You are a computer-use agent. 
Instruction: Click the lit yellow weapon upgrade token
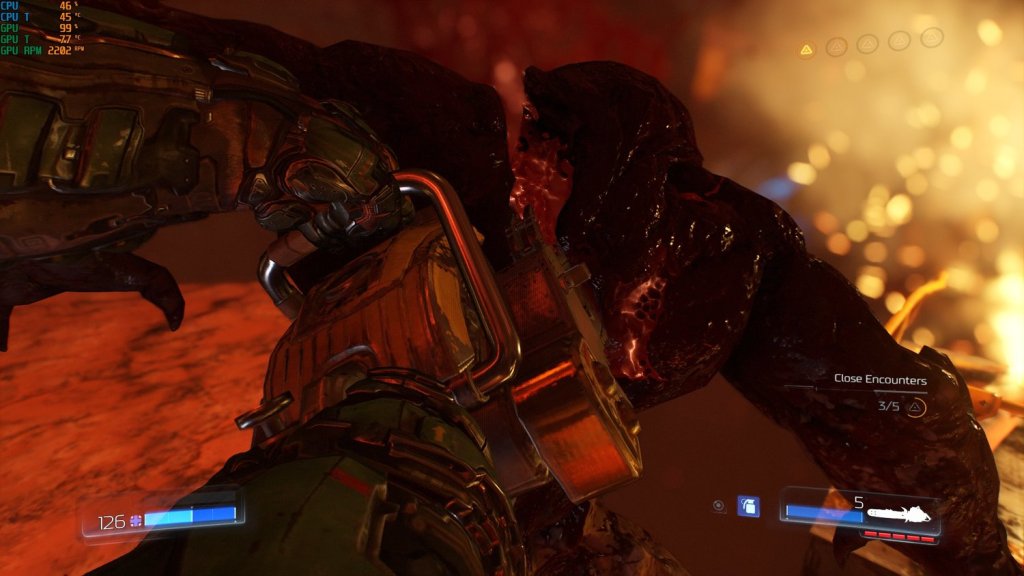pos(806,49)
